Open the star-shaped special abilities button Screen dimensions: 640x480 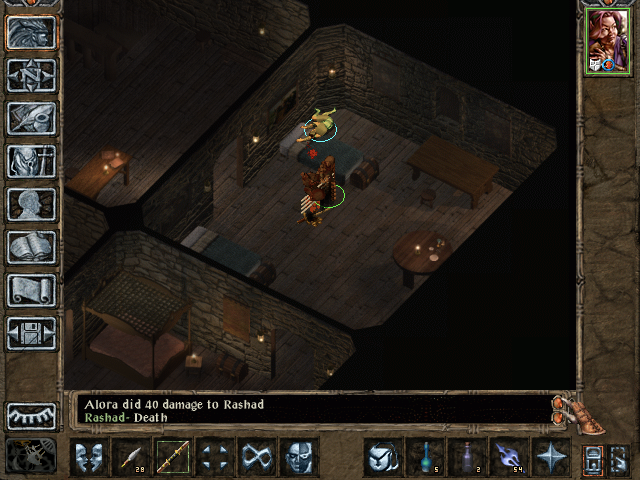click(550, 457)
